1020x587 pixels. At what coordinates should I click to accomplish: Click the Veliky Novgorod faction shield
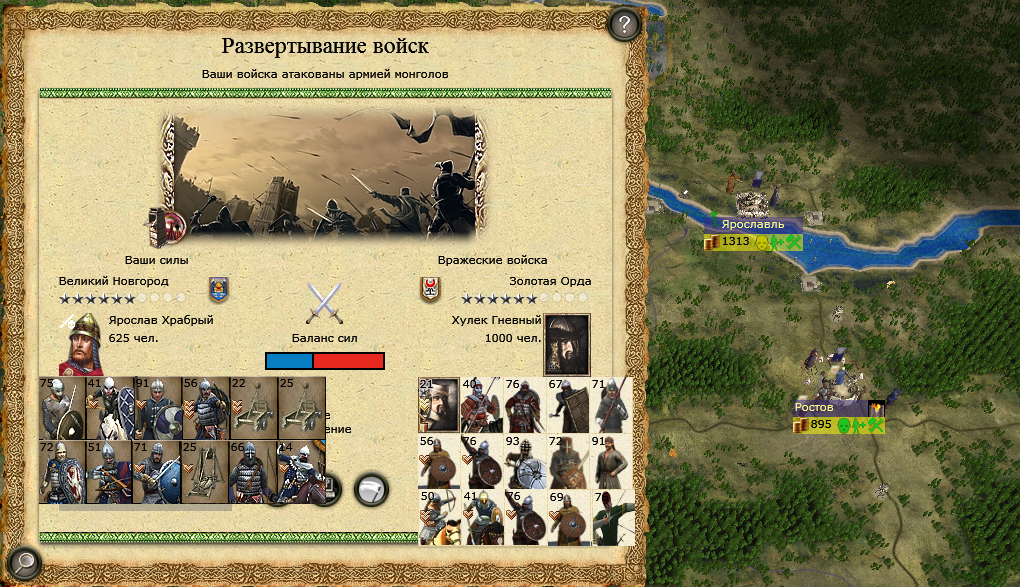point(218,289)
